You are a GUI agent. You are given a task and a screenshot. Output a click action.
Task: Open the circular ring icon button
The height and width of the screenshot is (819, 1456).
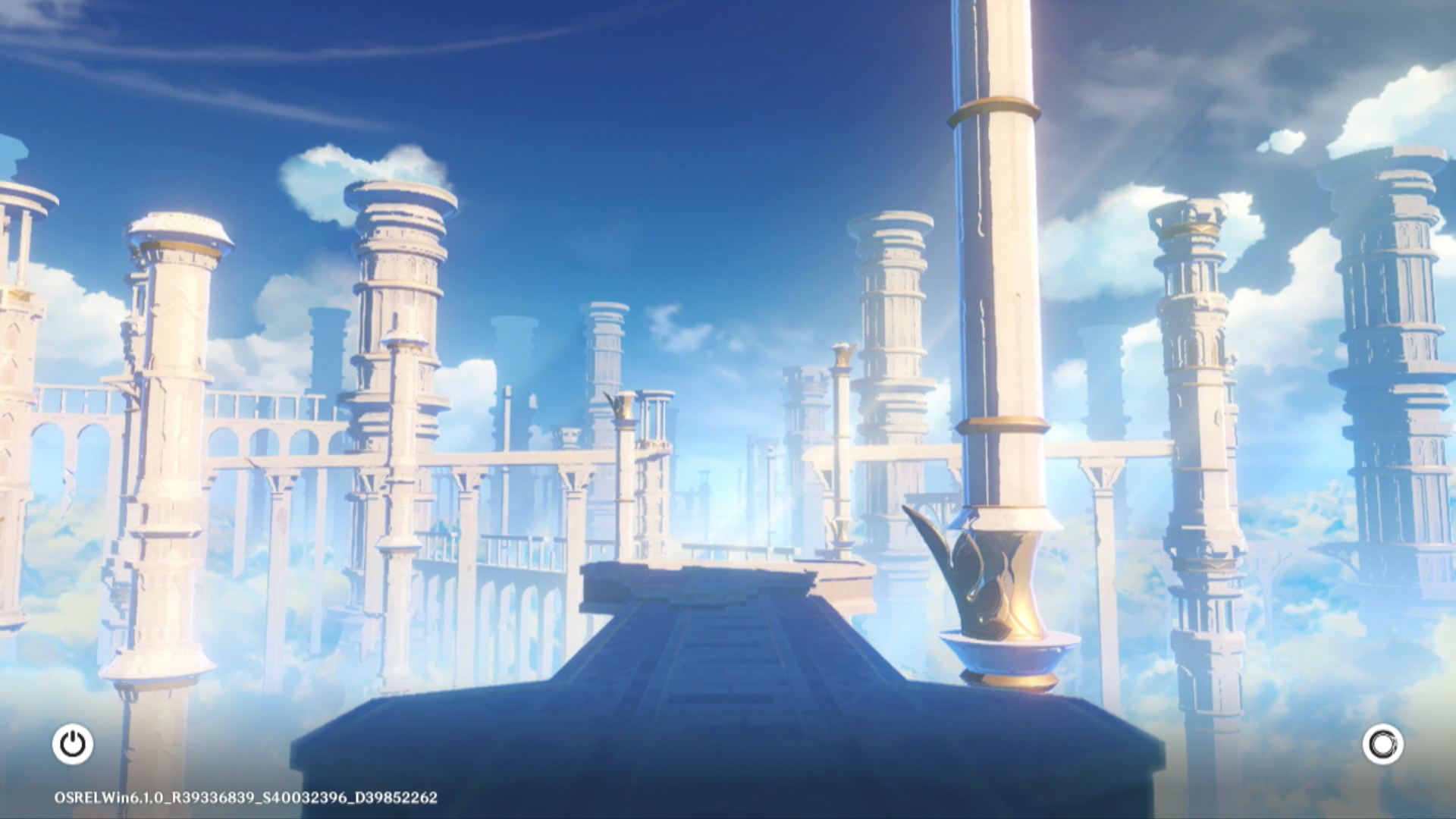tap(1382, 744)
